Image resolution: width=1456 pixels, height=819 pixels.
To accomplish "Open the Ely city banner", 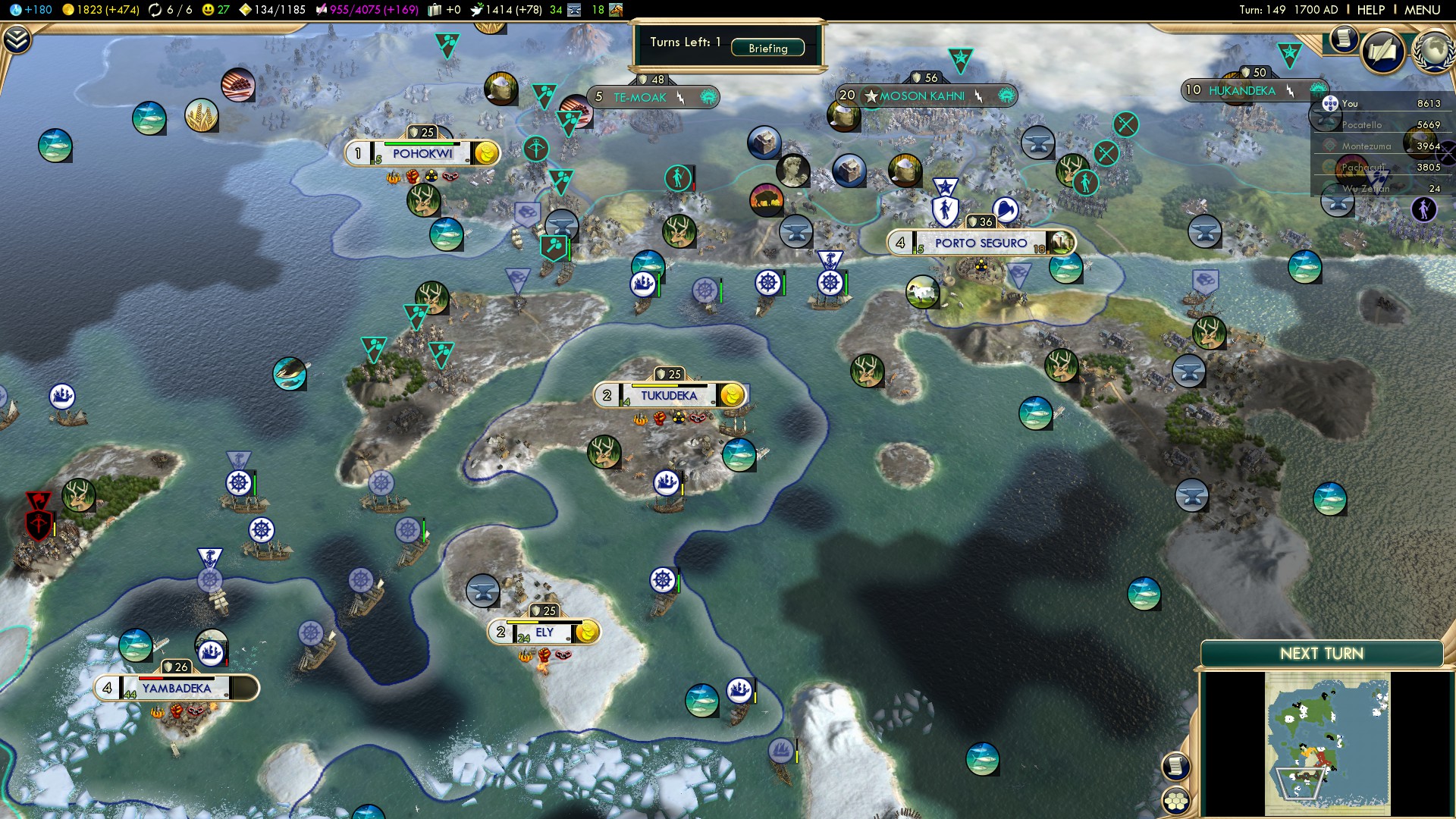I will pyautogui.click(x=544, y=632).
